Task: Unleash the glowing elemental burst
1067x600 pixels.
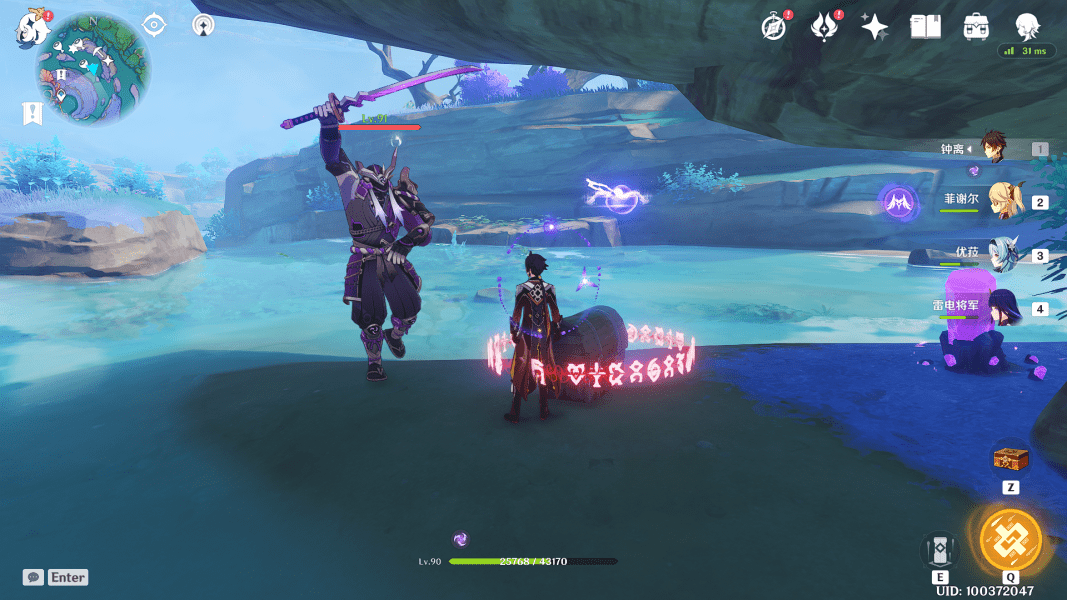Action: point(1010,540)
